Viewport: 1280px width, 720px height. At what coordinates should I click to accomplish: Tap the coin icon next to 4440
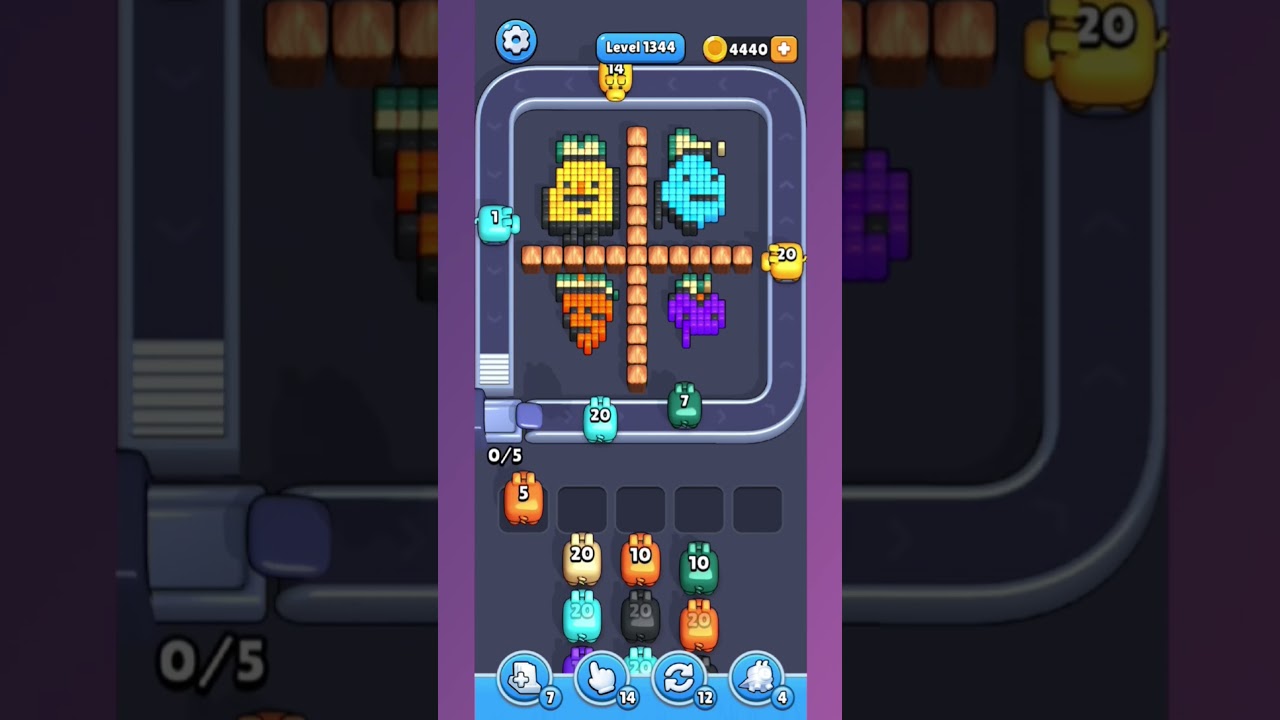pyautogui.click(x=718, y=48)
